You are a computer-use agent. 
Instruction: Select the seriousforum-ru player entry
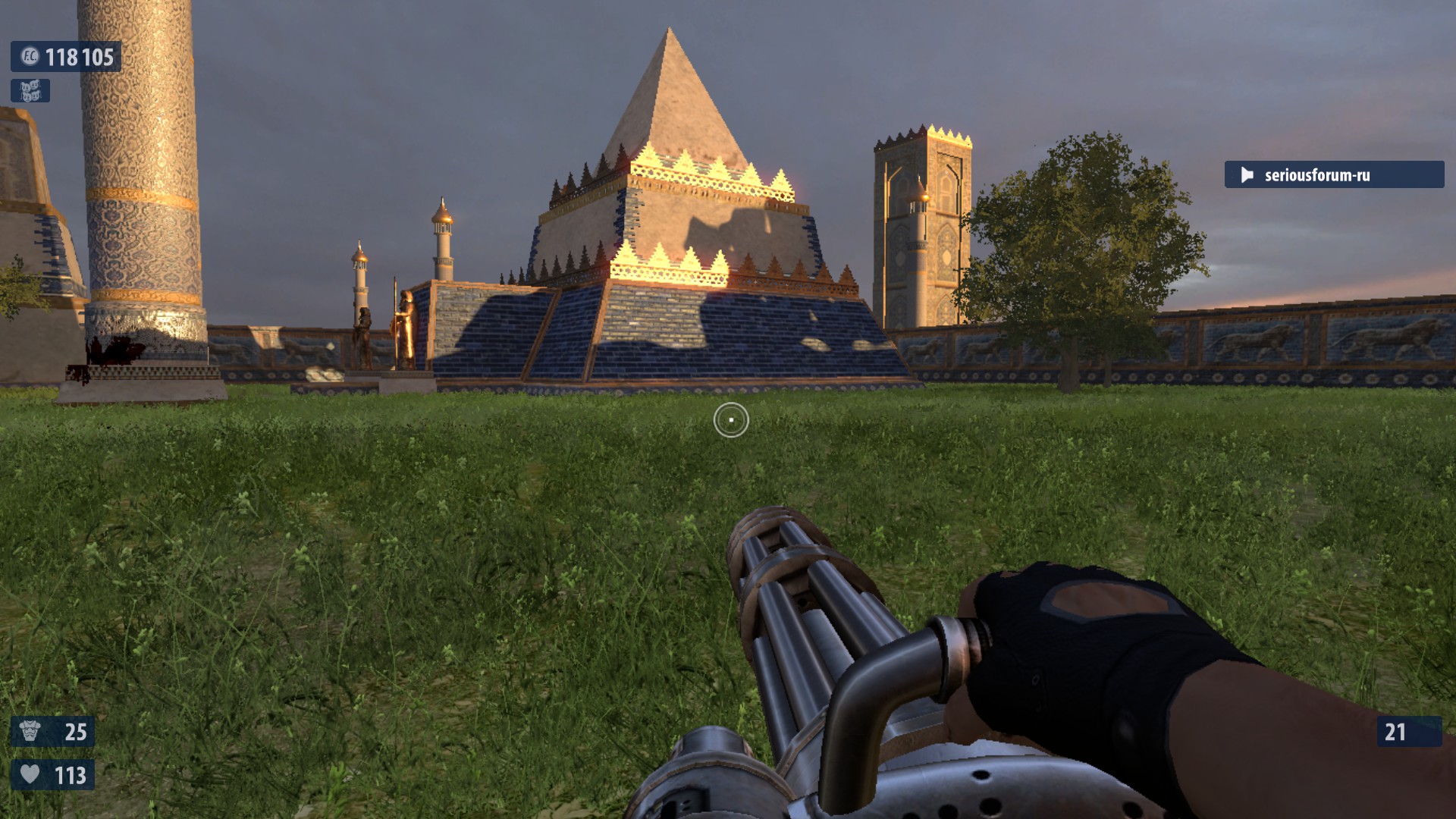tap(1333, 175)
